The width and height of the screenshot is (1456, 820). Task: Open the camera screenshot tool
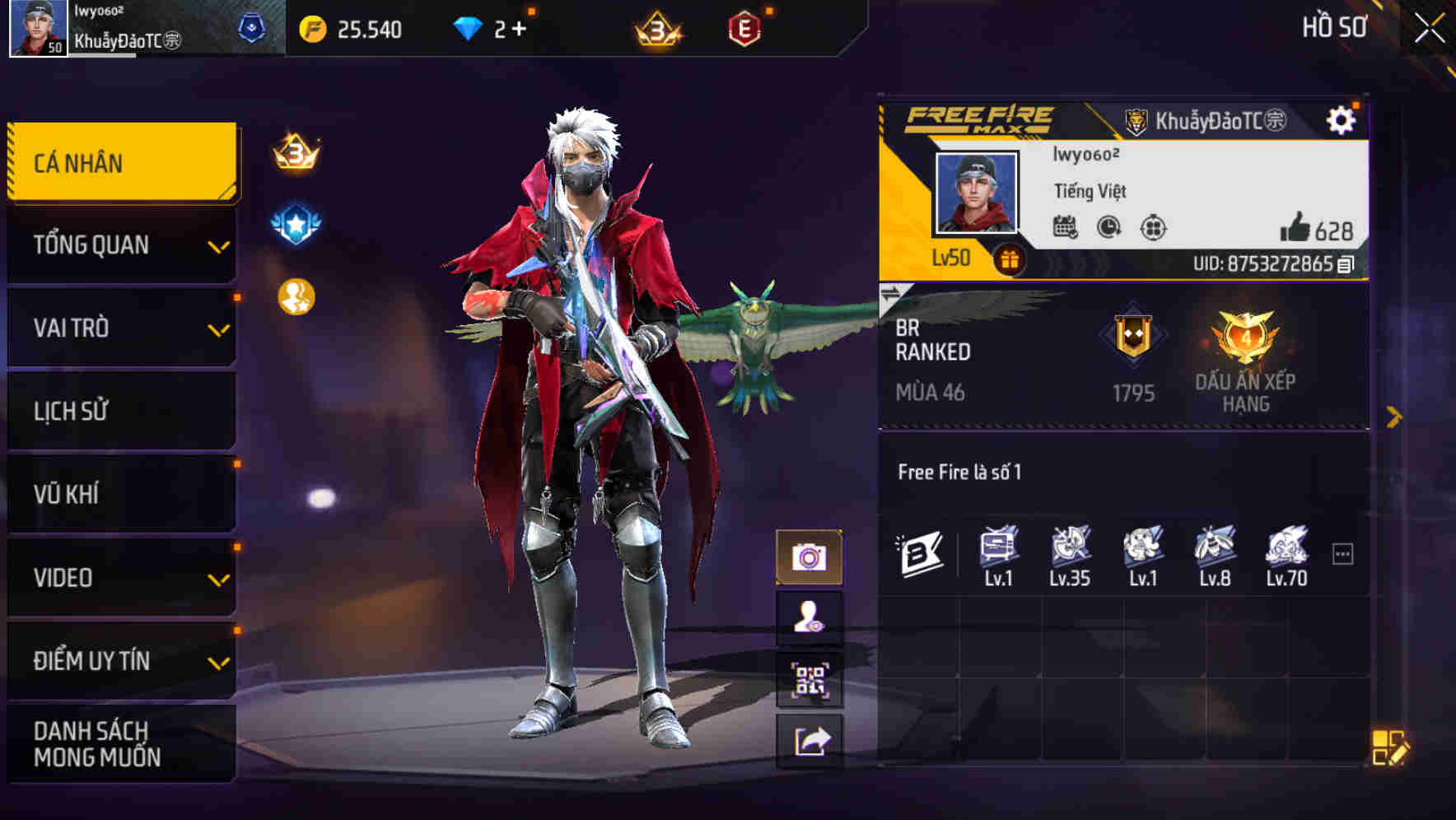(x=810, y=556)
